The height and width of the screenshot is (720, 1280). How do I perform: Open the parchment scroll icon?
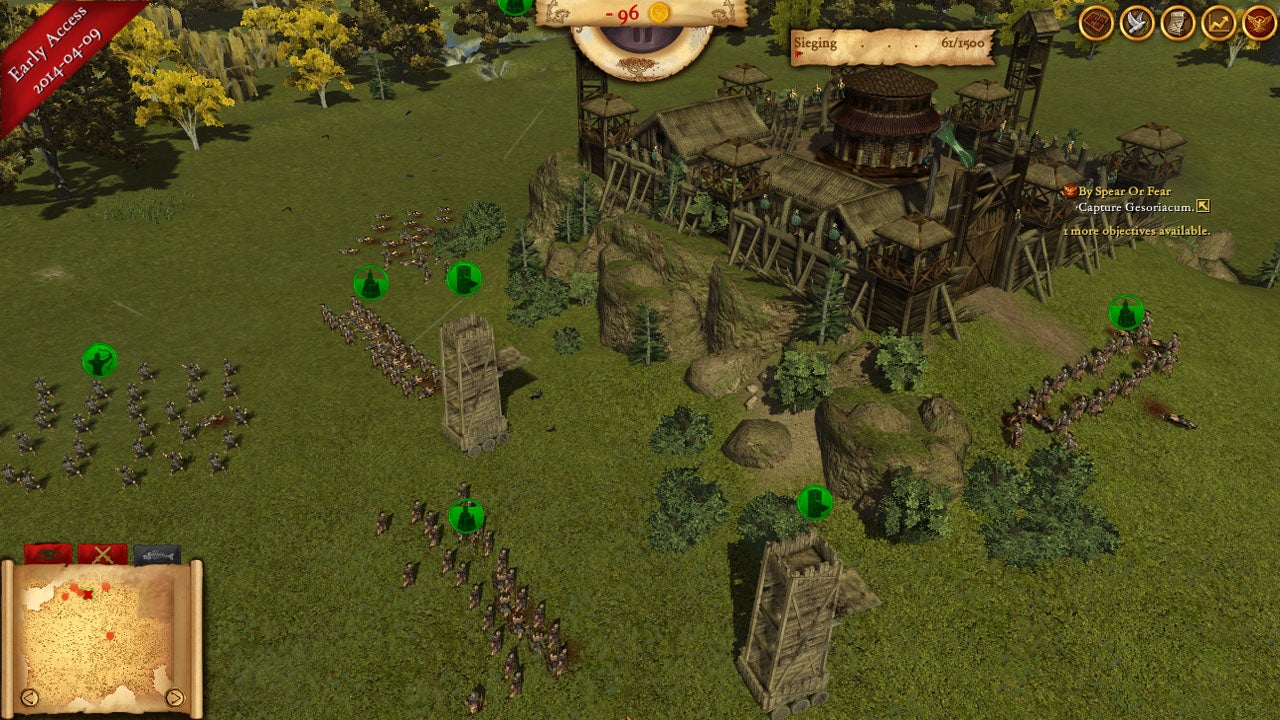[x=1178, y=22]
